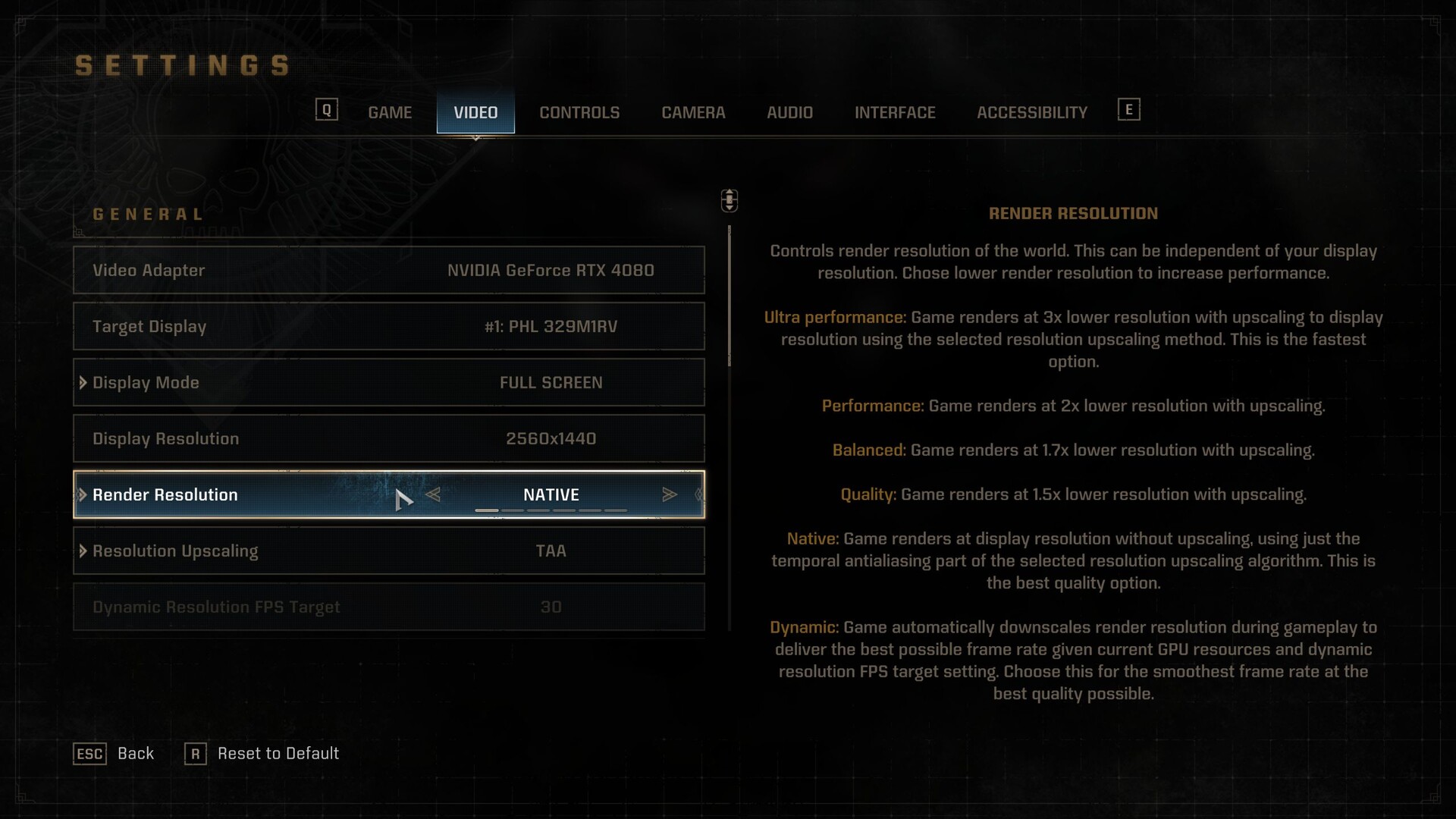Switch to the Game tab

[x=390, y=112]
